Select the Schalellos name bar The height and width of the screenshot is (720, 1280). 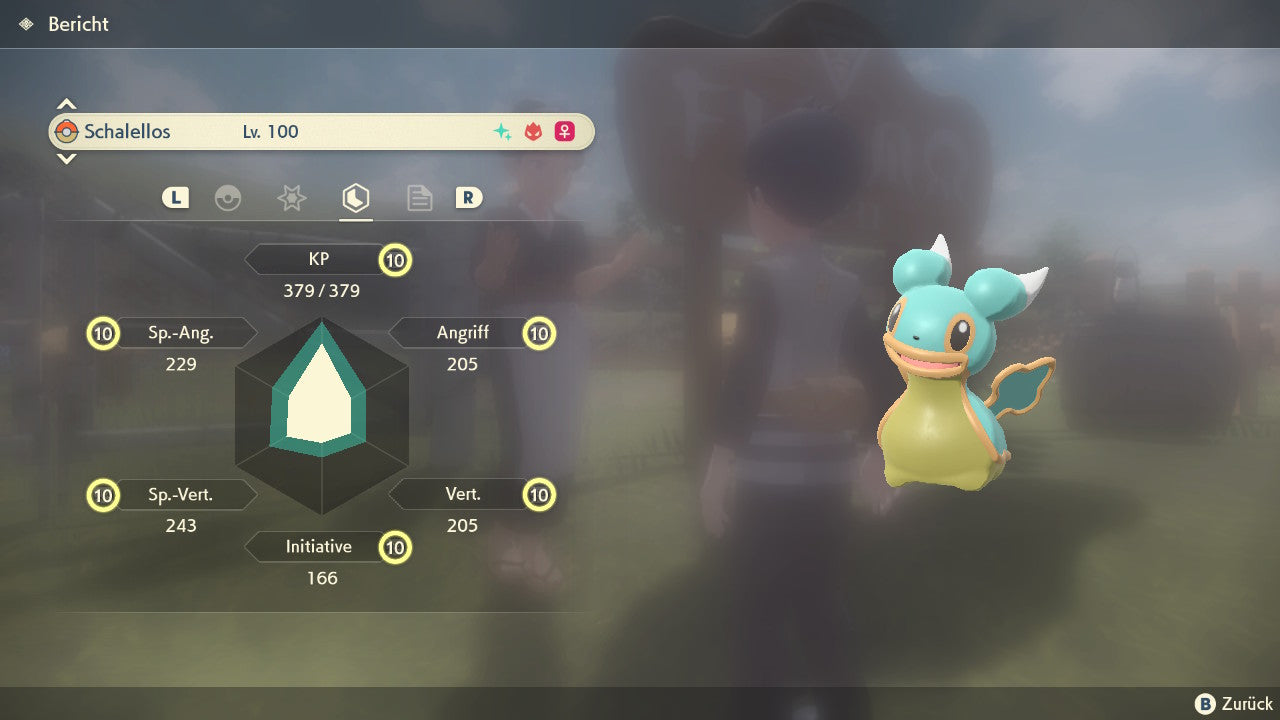tap(320, 131)
